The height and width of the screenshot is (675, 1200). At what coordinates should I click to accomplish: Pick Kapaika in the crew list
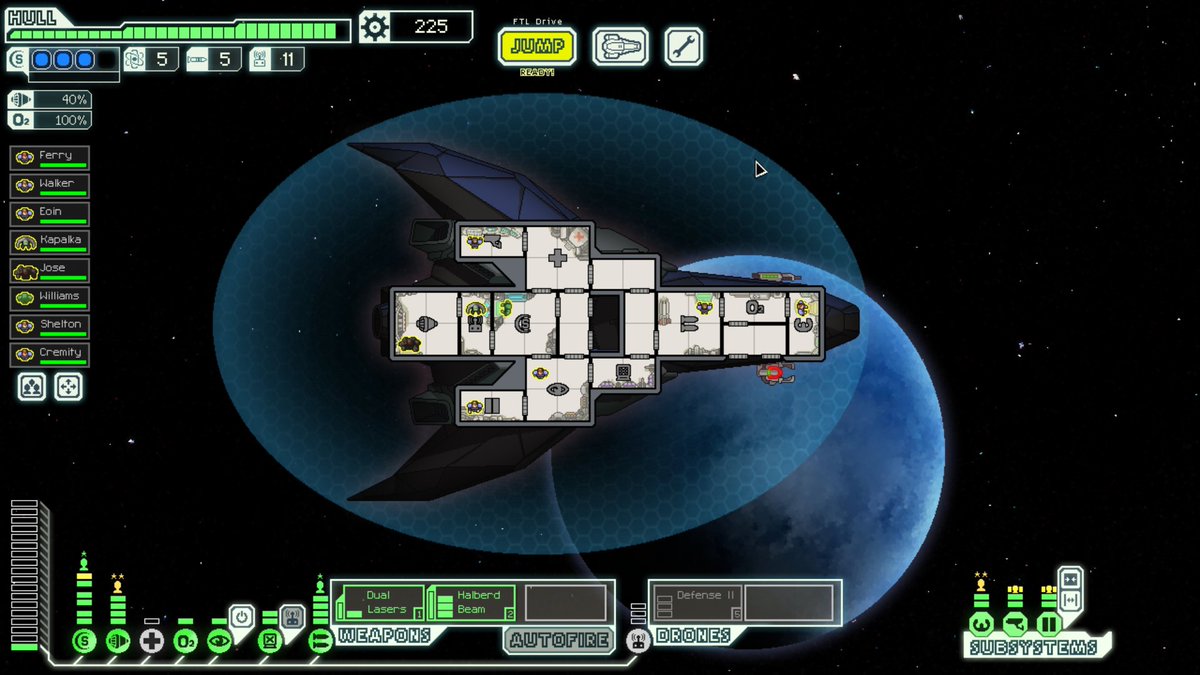pyautogui.click(x=50, y=242)
